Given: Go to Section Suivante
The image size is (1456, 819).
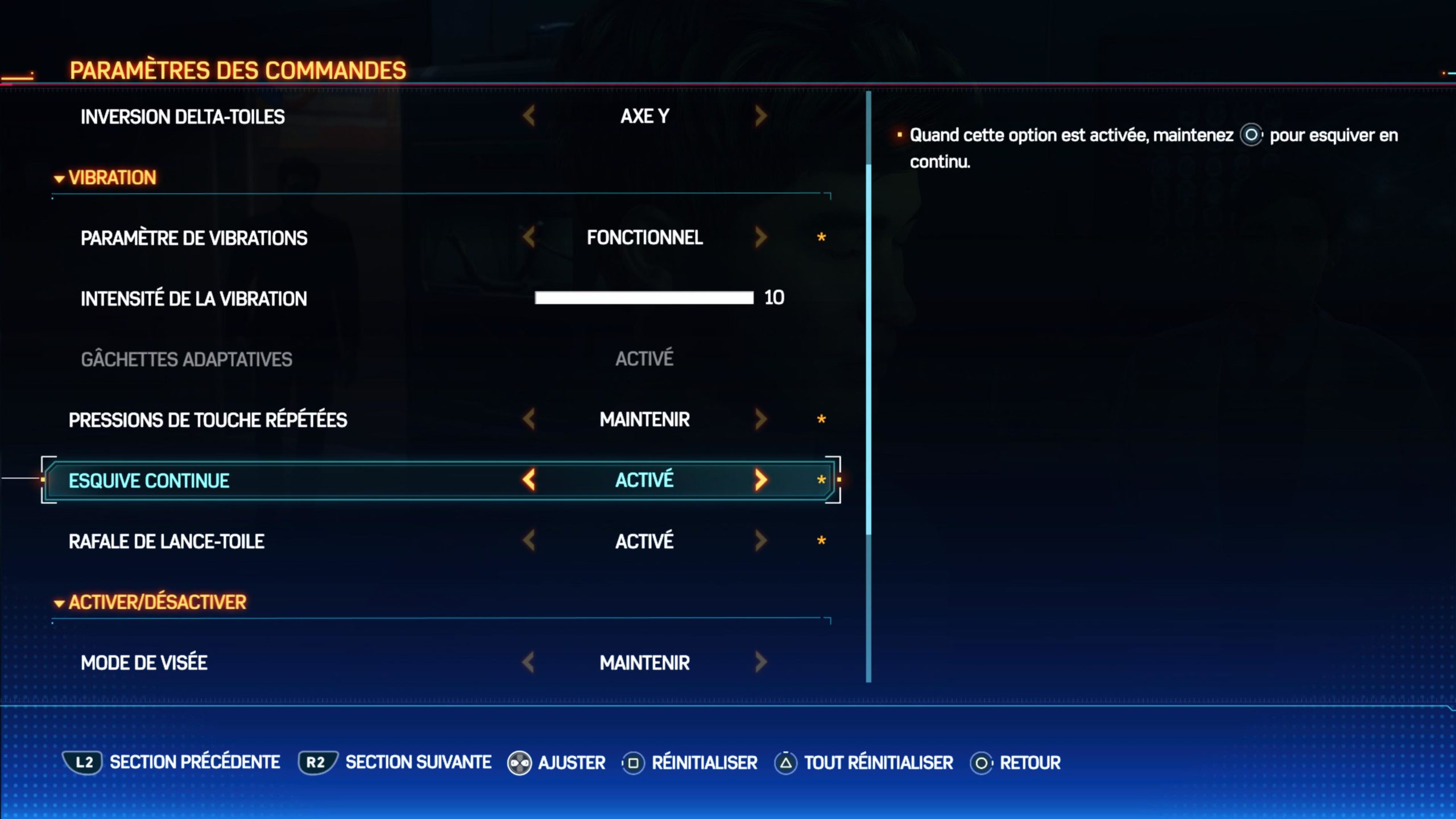Looking at the screenshot, I should (396, 763).
